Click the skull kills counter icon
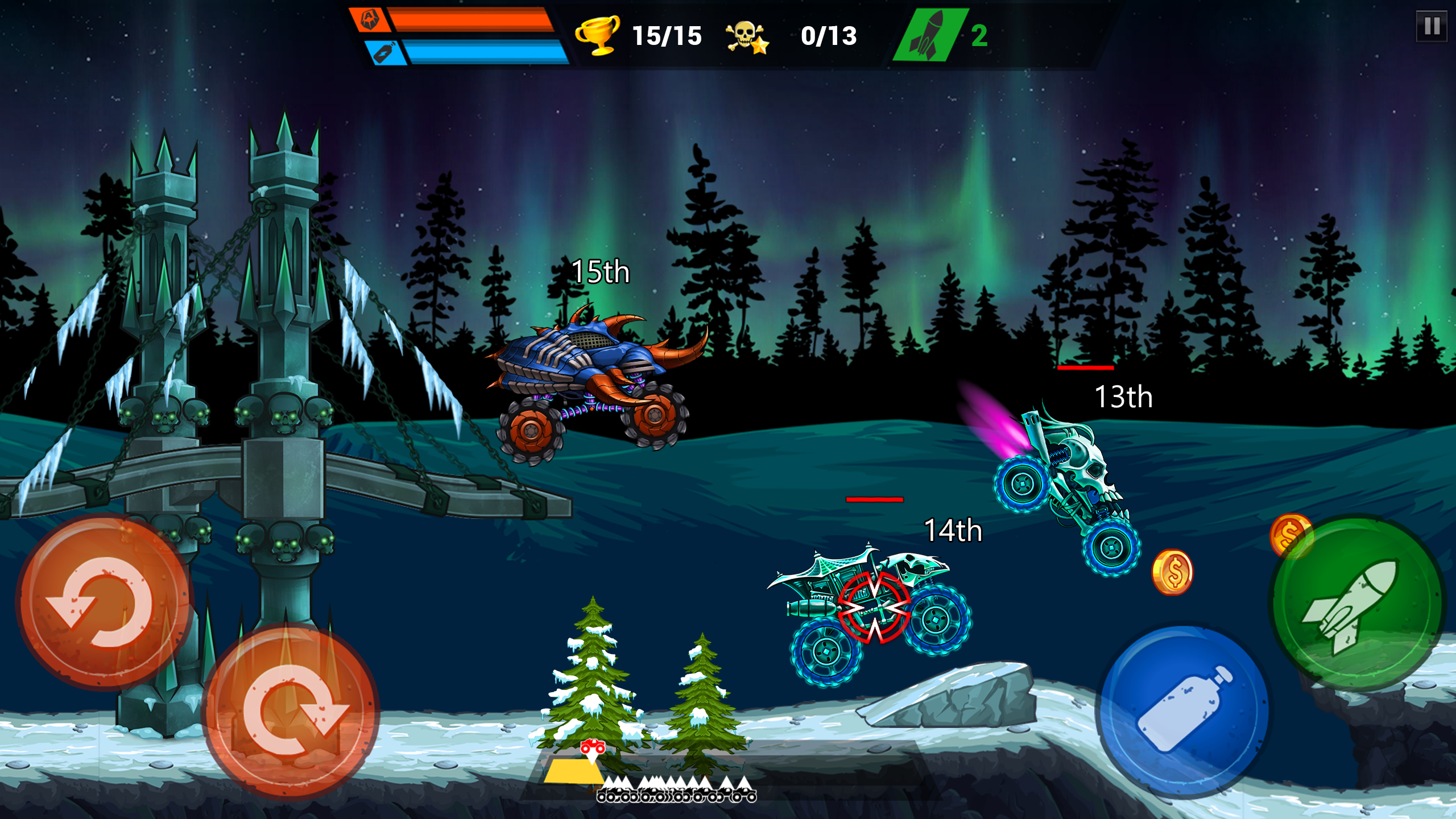This screenshot has width=1456, height=819. click(745, 36)
